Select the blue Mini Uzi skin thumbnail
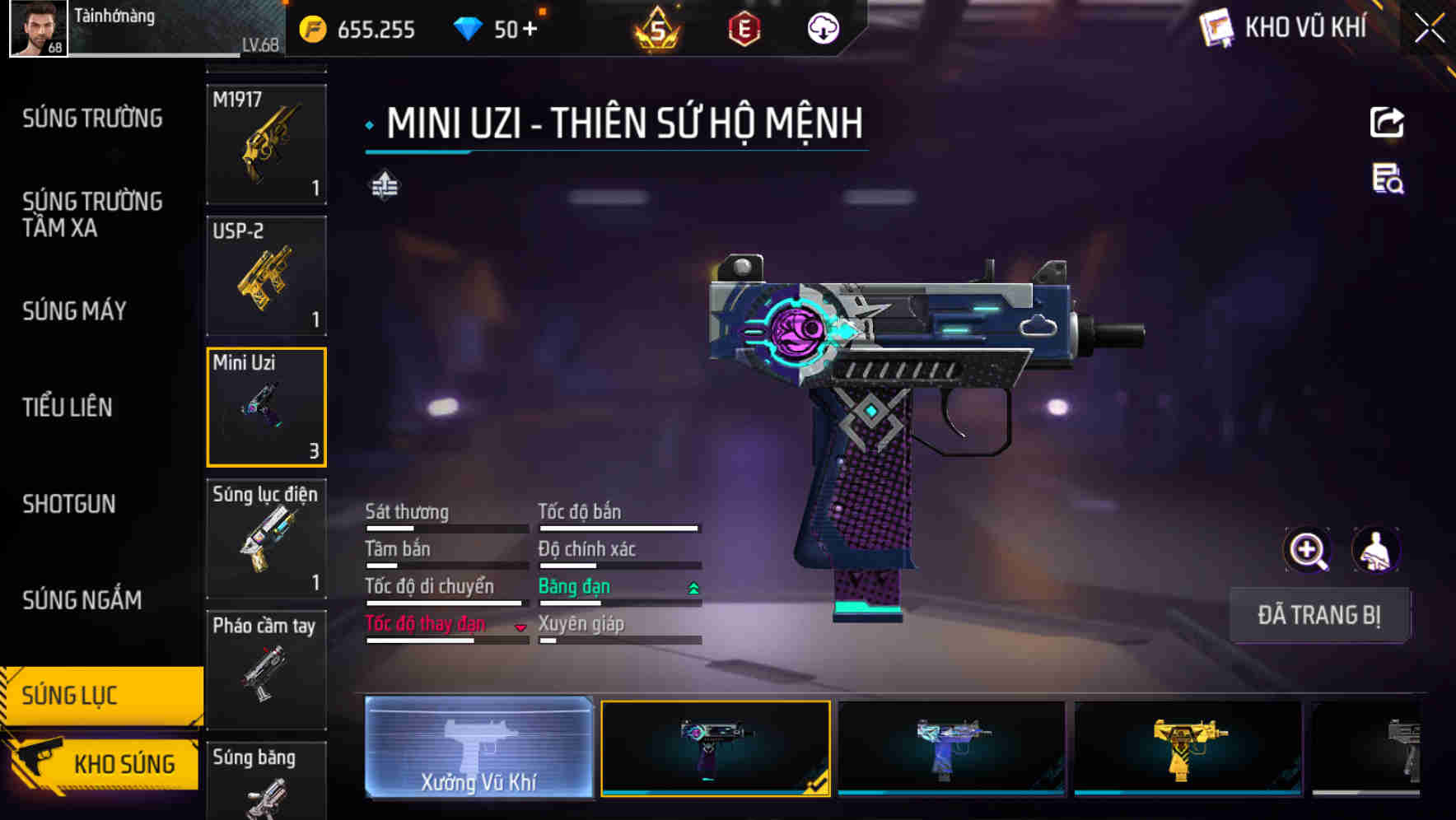Image resolution: width=1456 pixels, height=820 pixels. point(951,748)
